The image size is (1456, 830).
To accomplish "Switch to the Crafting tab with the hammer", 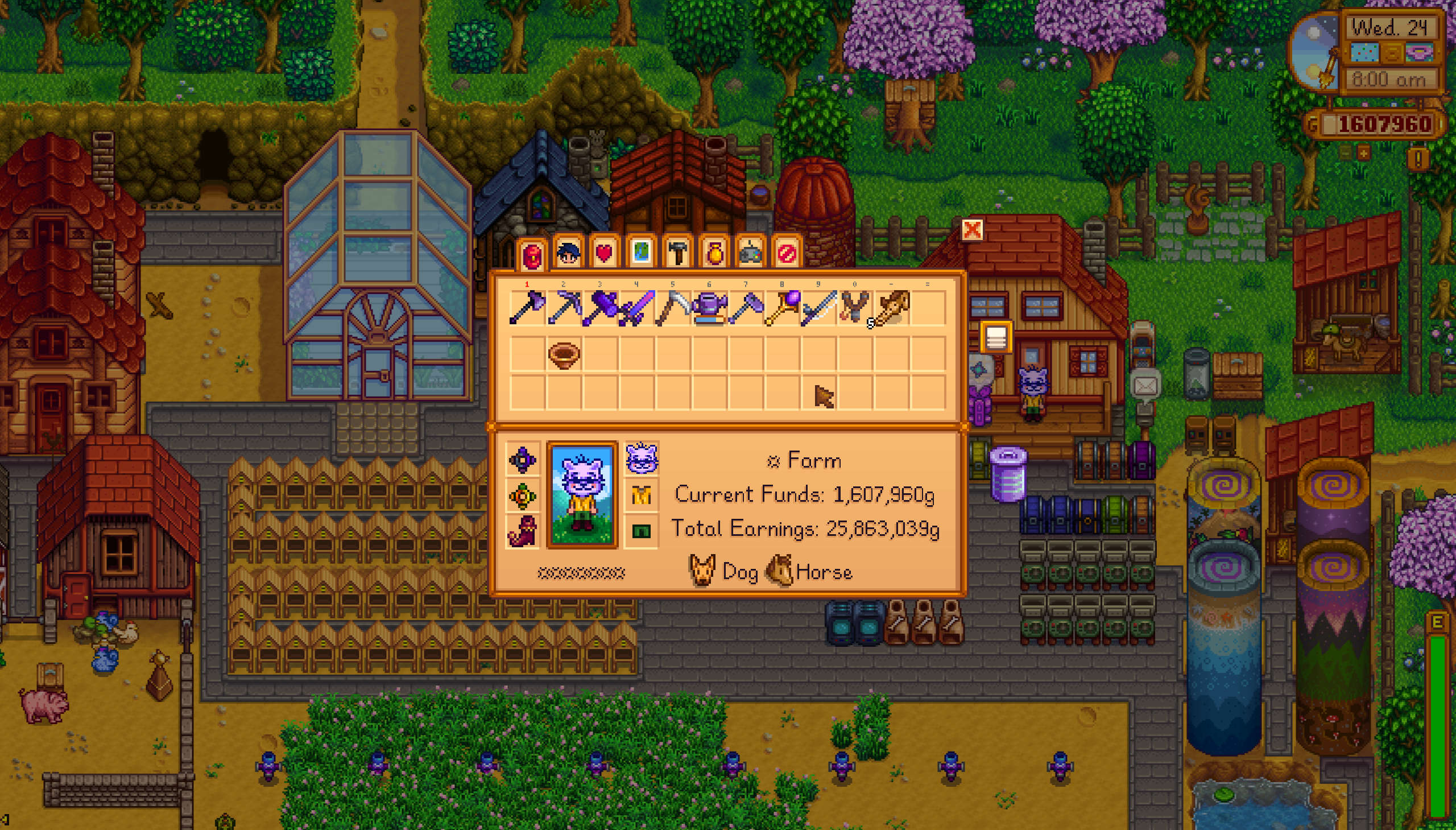I will click(677, 253).
